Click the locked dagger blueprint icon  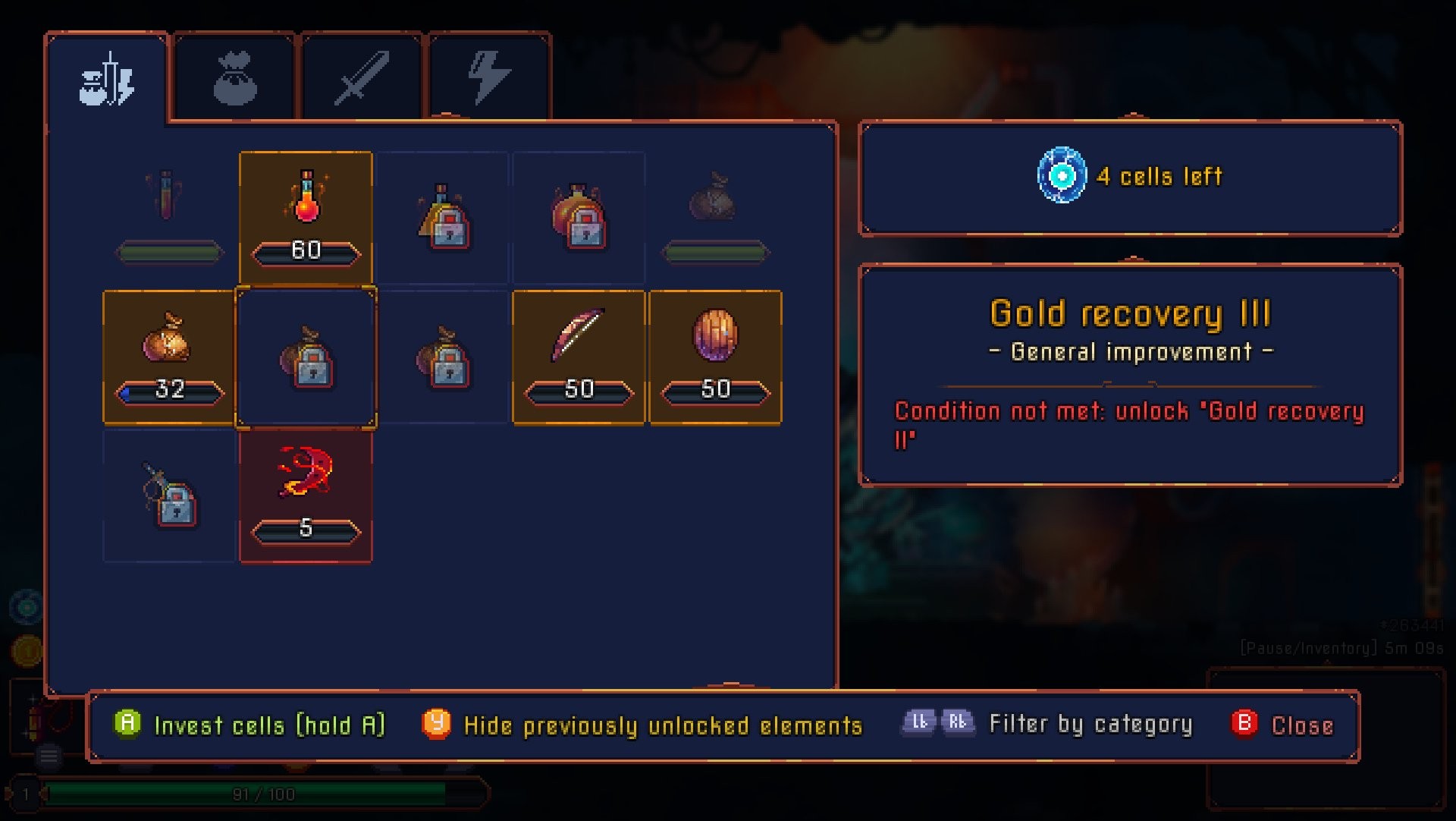point(168,497)
